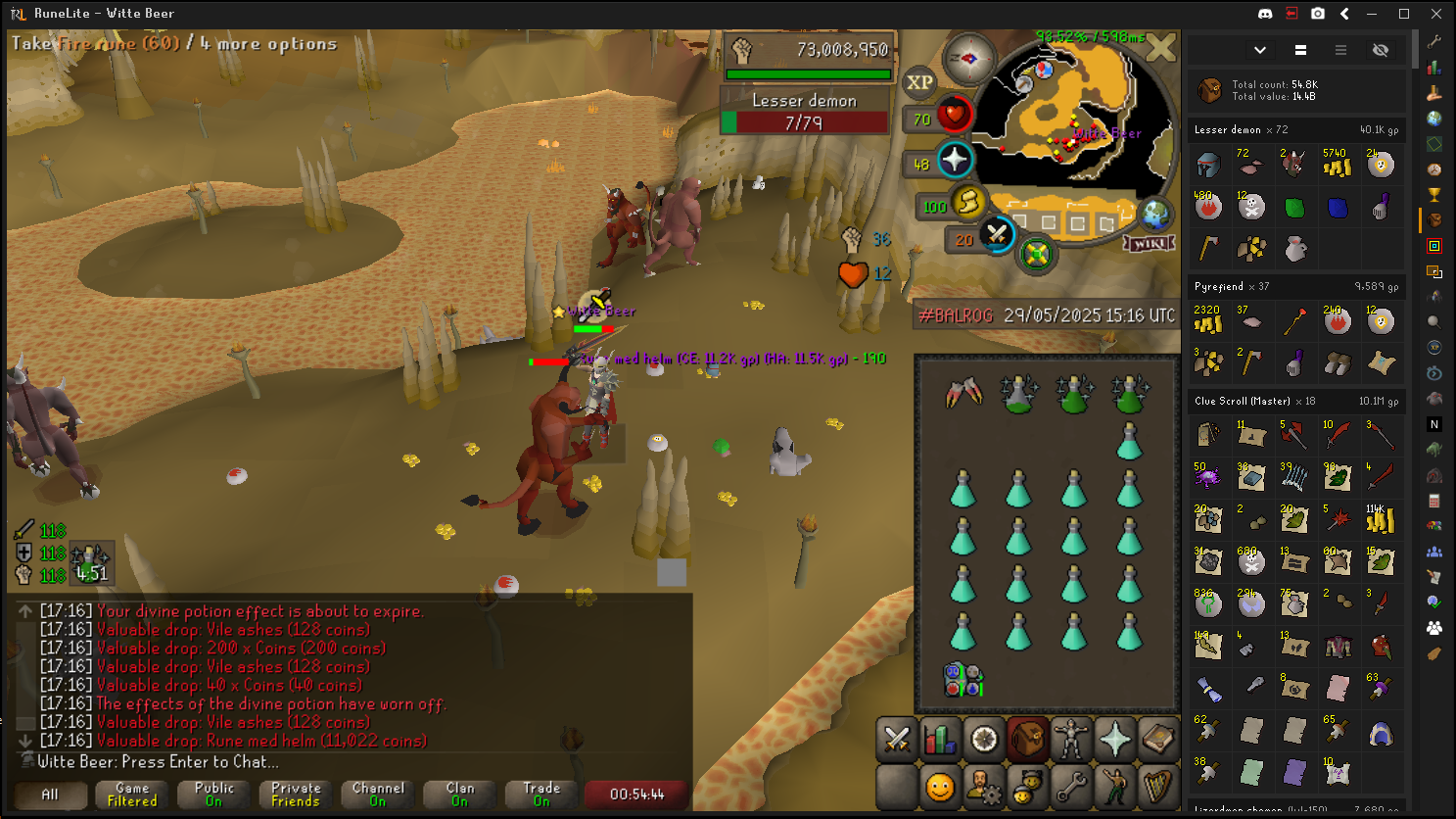Screen dimensions: 1456x819
Task: Open the Worn Equipment tab
Action: 1070,740
